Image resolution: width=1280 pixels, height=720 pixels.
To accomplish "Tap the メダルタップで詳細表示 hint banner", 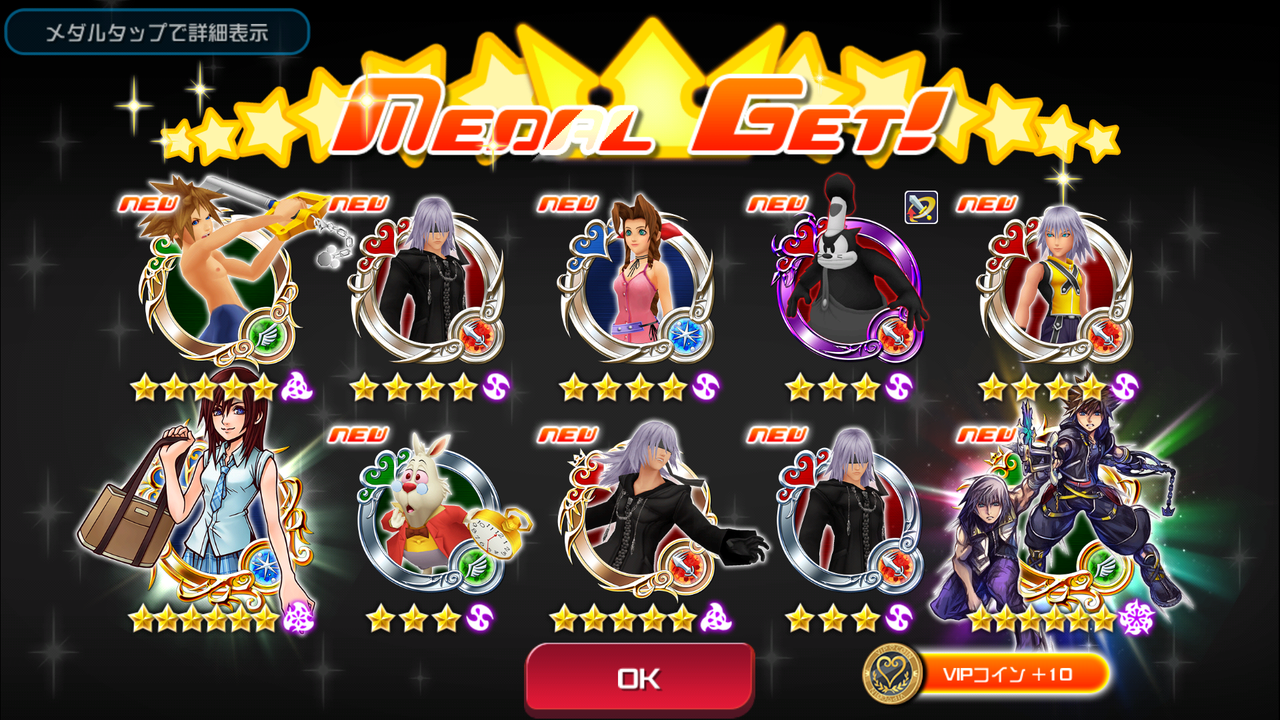I will (x=155, y=31).
